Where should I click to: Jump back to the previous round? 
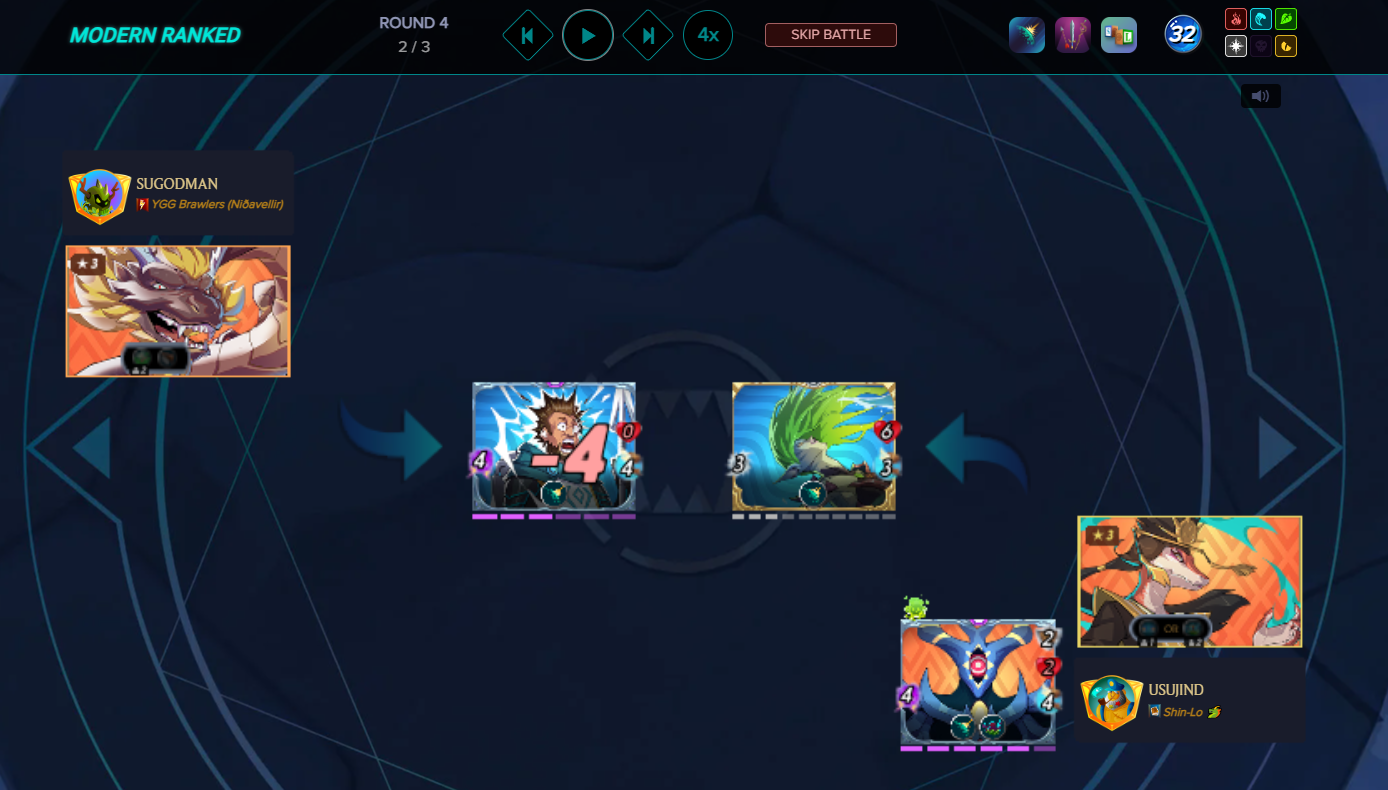[x=527, y=35]
